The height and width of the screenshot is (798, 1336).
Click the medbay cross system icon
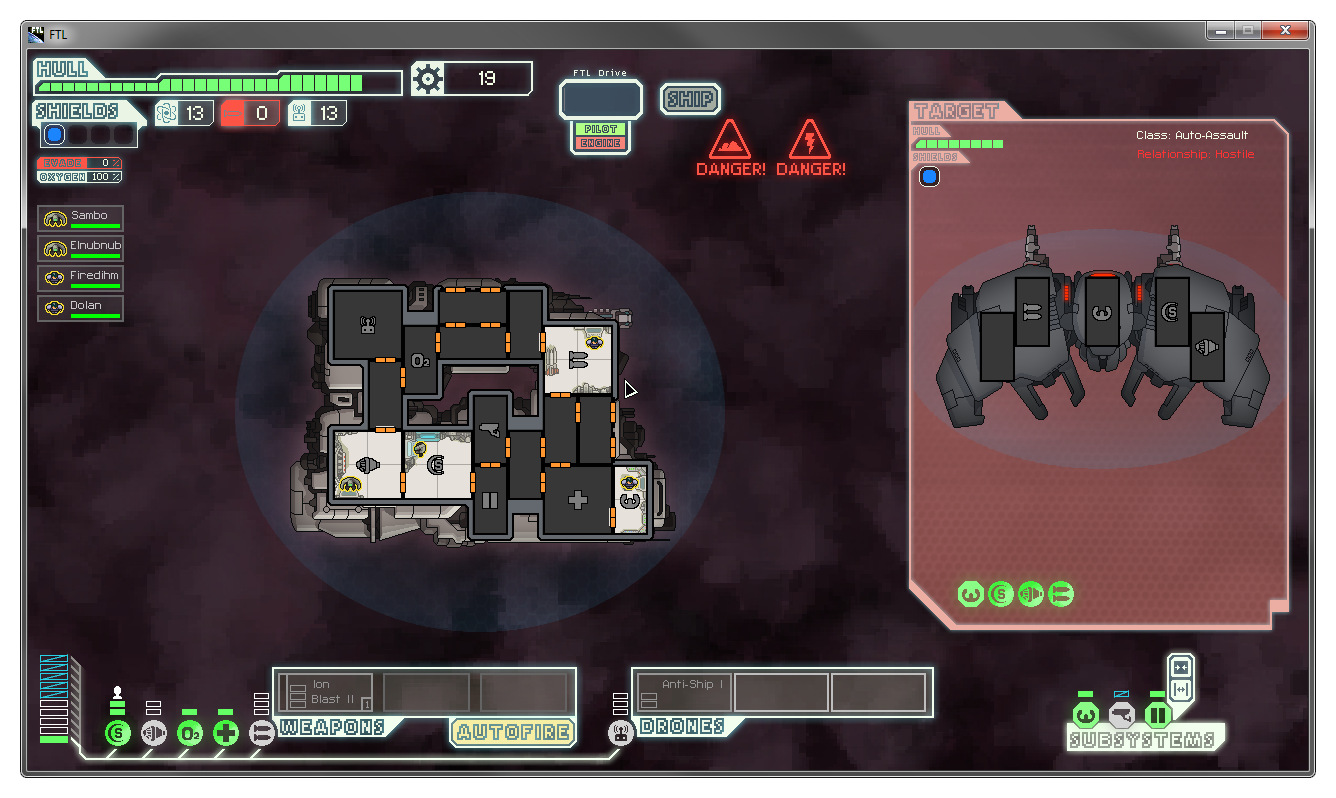coord(226,733)
